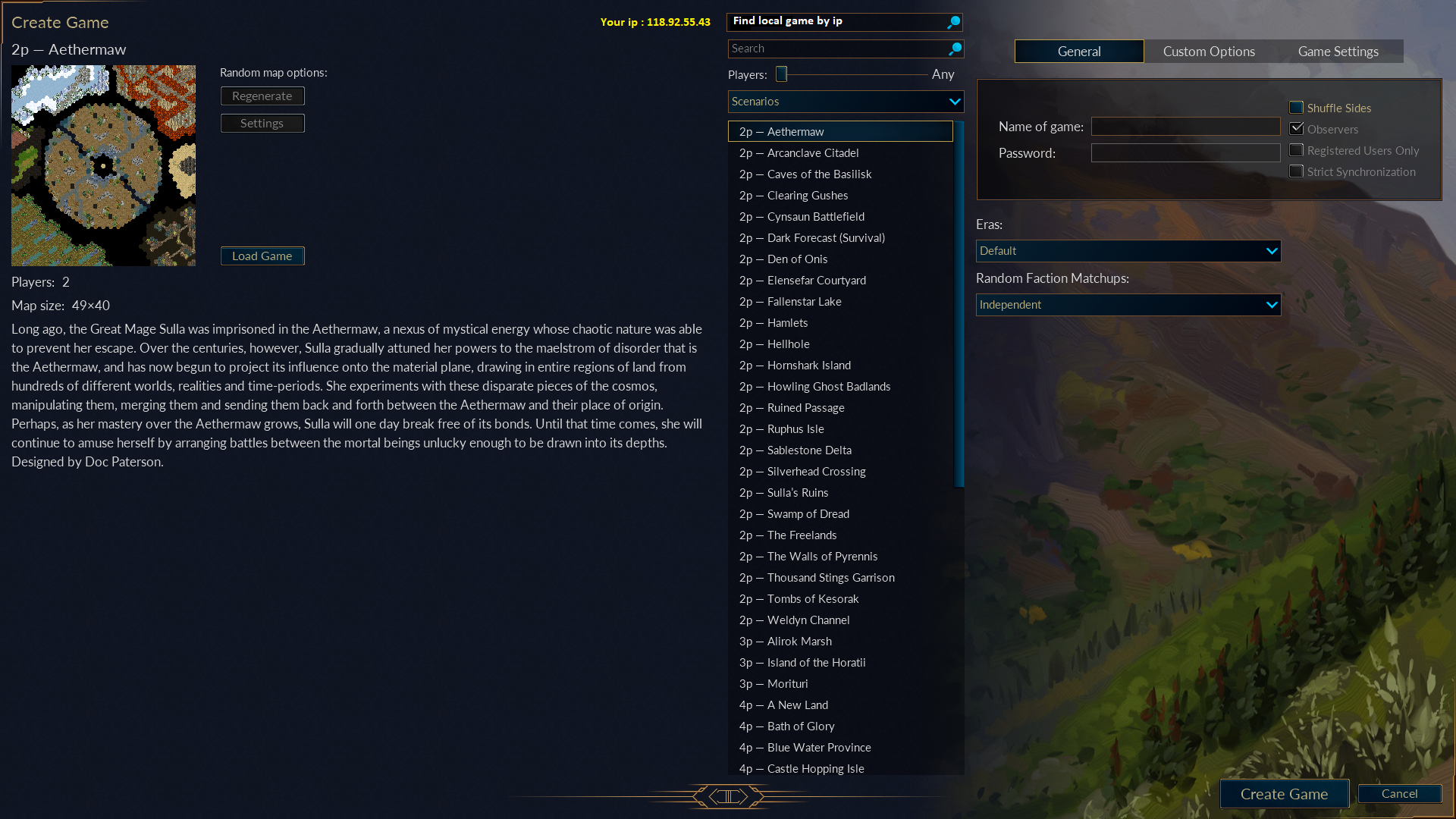Click the Password input field

point(1185,153)
